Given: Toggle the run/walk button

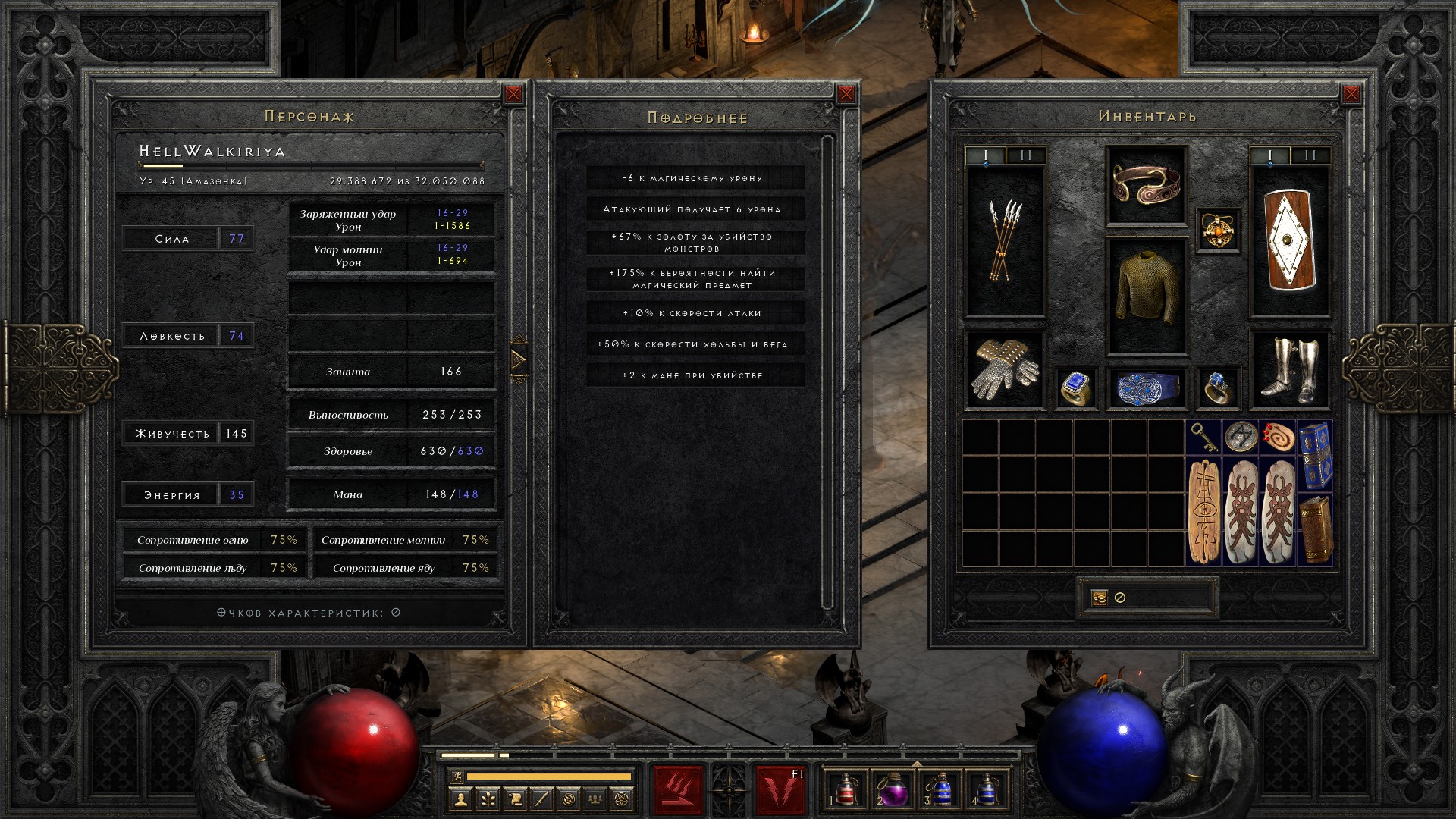Looking at the screenshot, I should coord(455,776).
